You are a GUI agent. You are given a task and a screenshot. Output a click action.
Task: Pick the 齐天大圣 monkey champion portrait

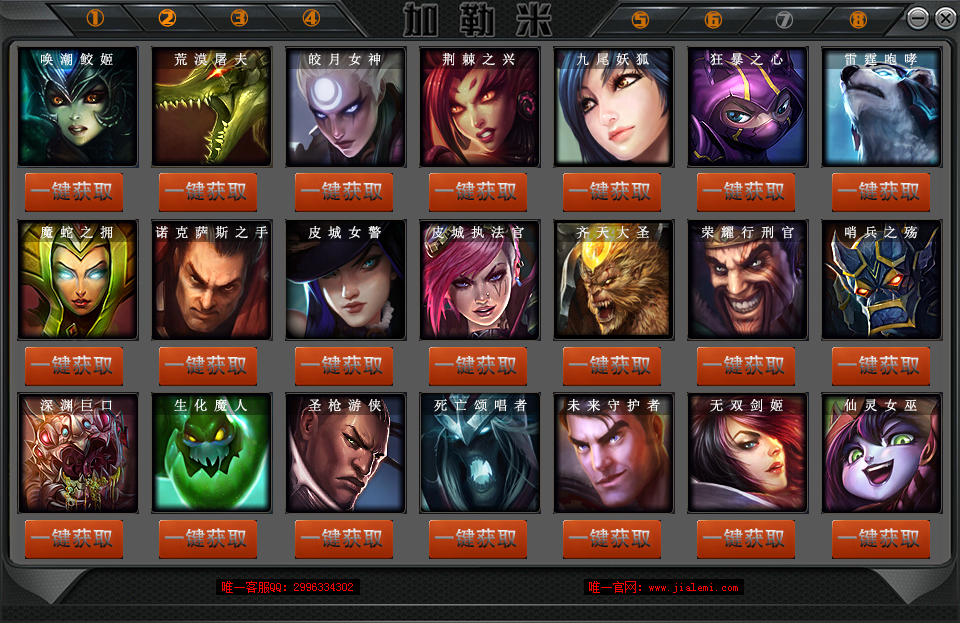613,280
